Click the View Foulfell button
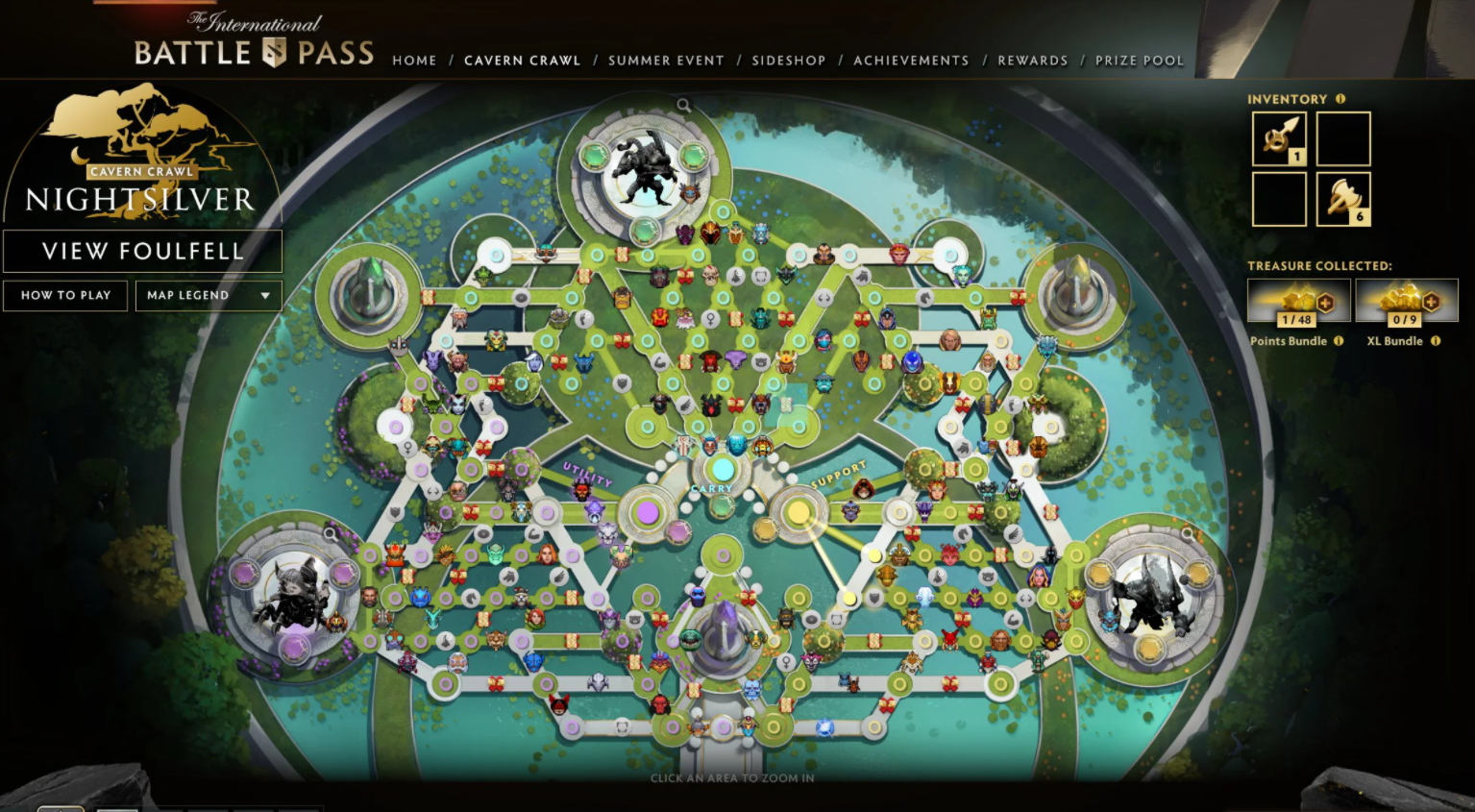This screenshot has width=1475, height=812. (142, 252)
